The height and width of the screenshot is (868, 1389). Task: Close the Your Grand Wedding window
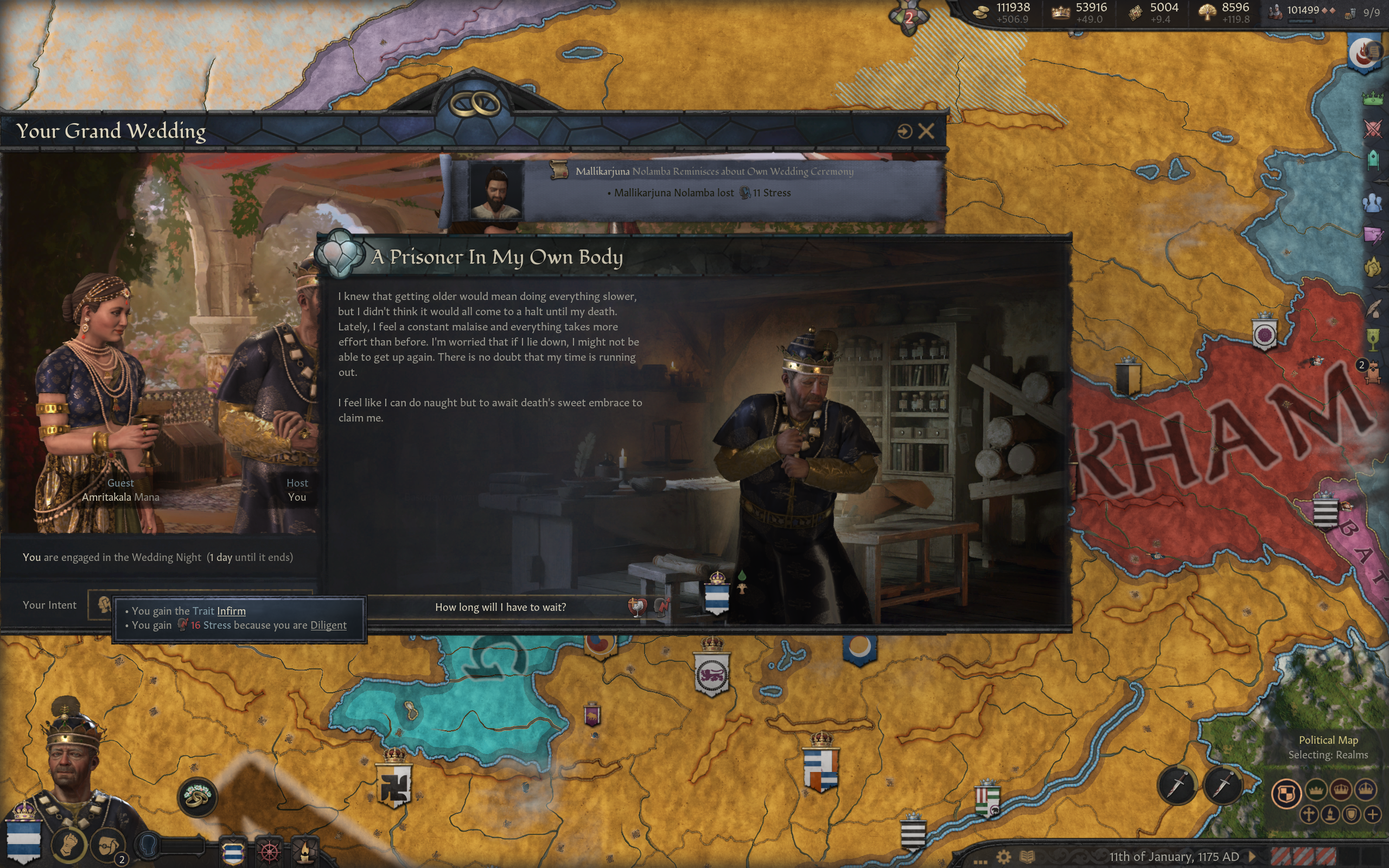[926, 131]
